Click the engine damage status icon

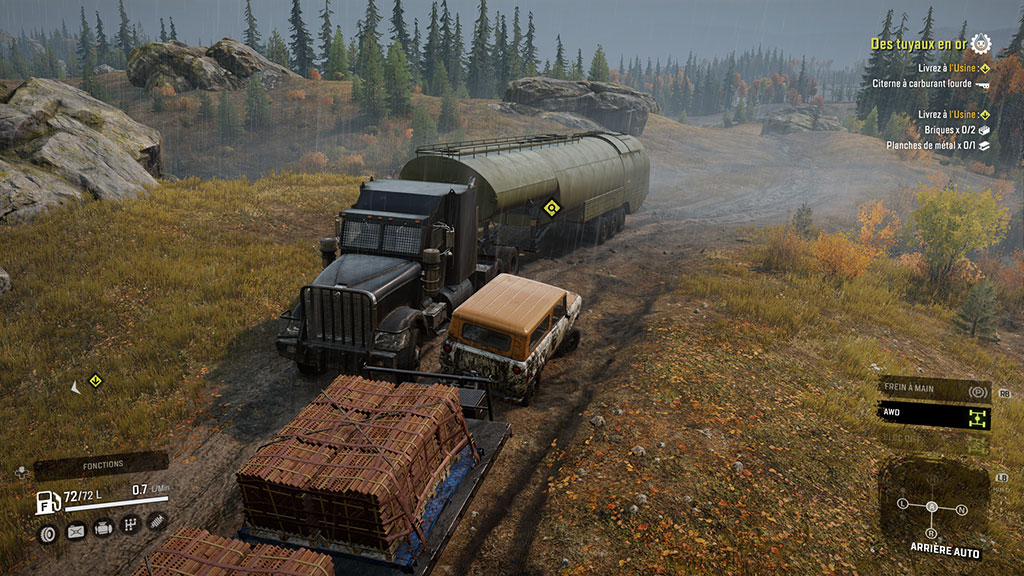(x=103, y=529)
